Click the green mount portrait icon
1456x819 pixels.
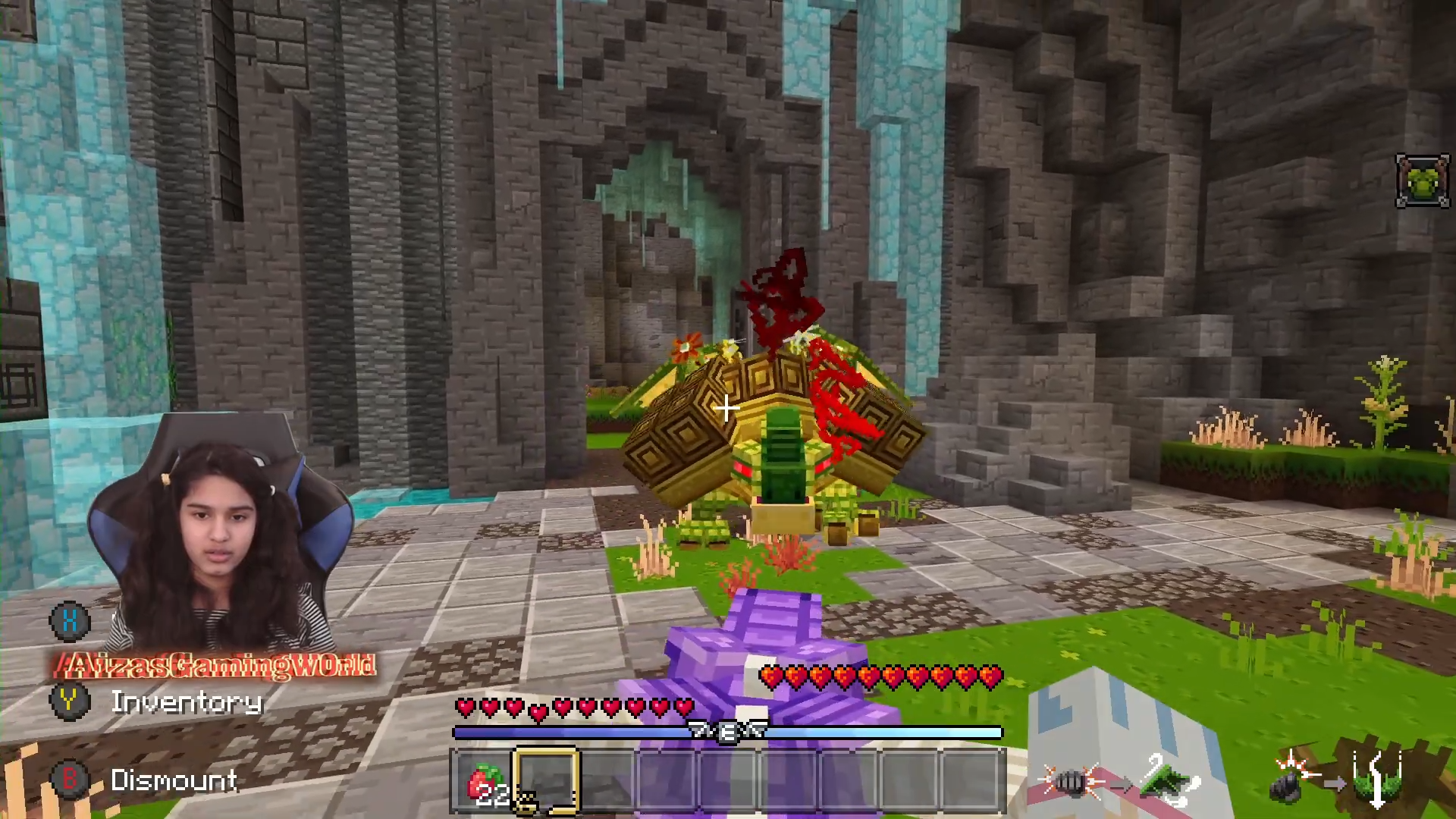pos(1422,180)
